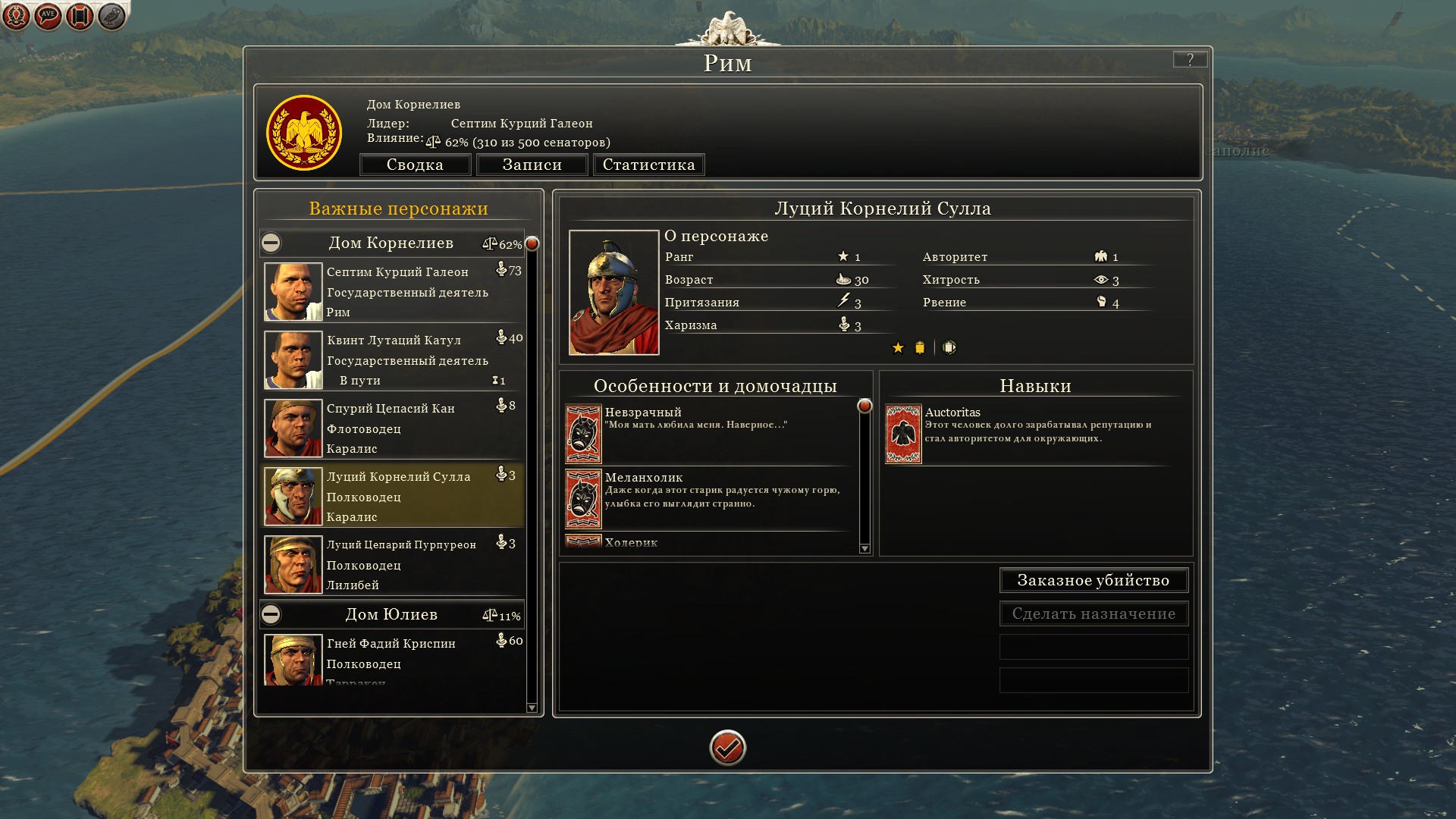Screen dimensions: 1456x819
Task: Select Спурий Цепасий Кан the admiral
Action: (393, 428)
